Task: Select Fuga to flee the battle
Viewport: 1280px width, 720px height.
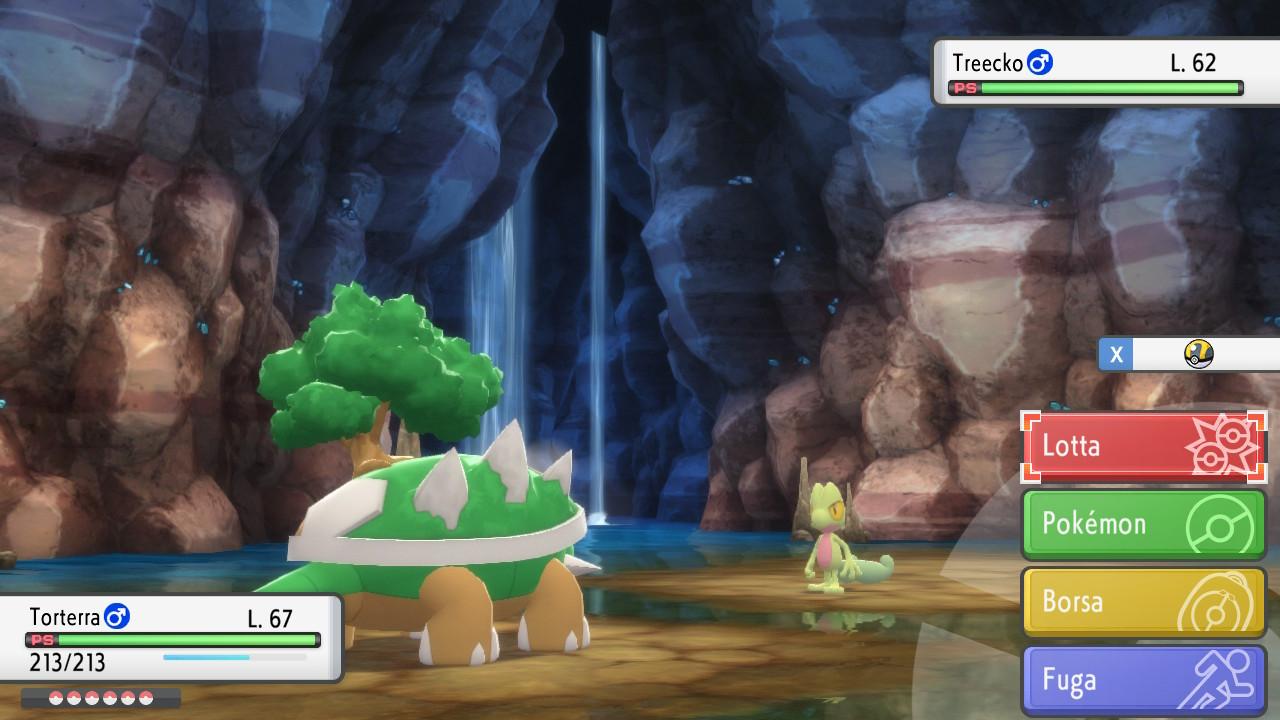Action: [x=1143, y=680]
